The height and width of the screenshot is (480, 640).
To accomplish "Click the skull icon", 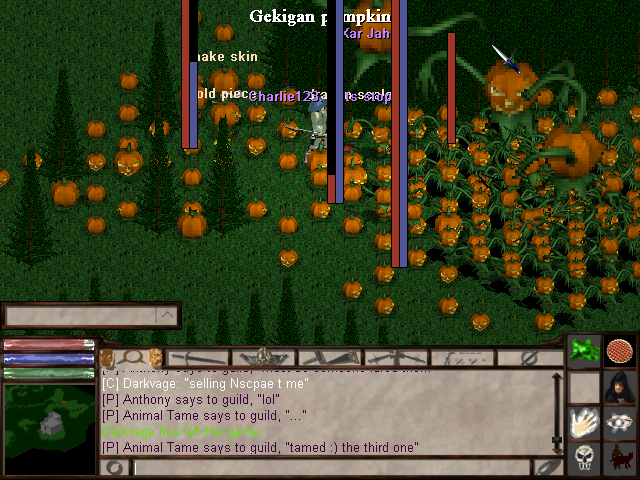I will [x=585, y=459].
